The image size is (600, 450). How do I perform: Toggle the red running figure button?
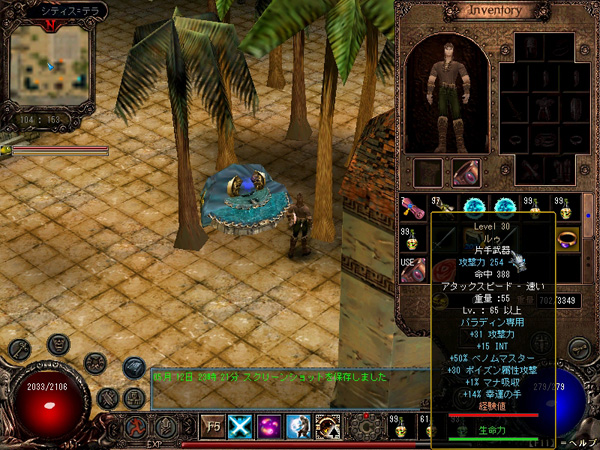coord(133,425)
